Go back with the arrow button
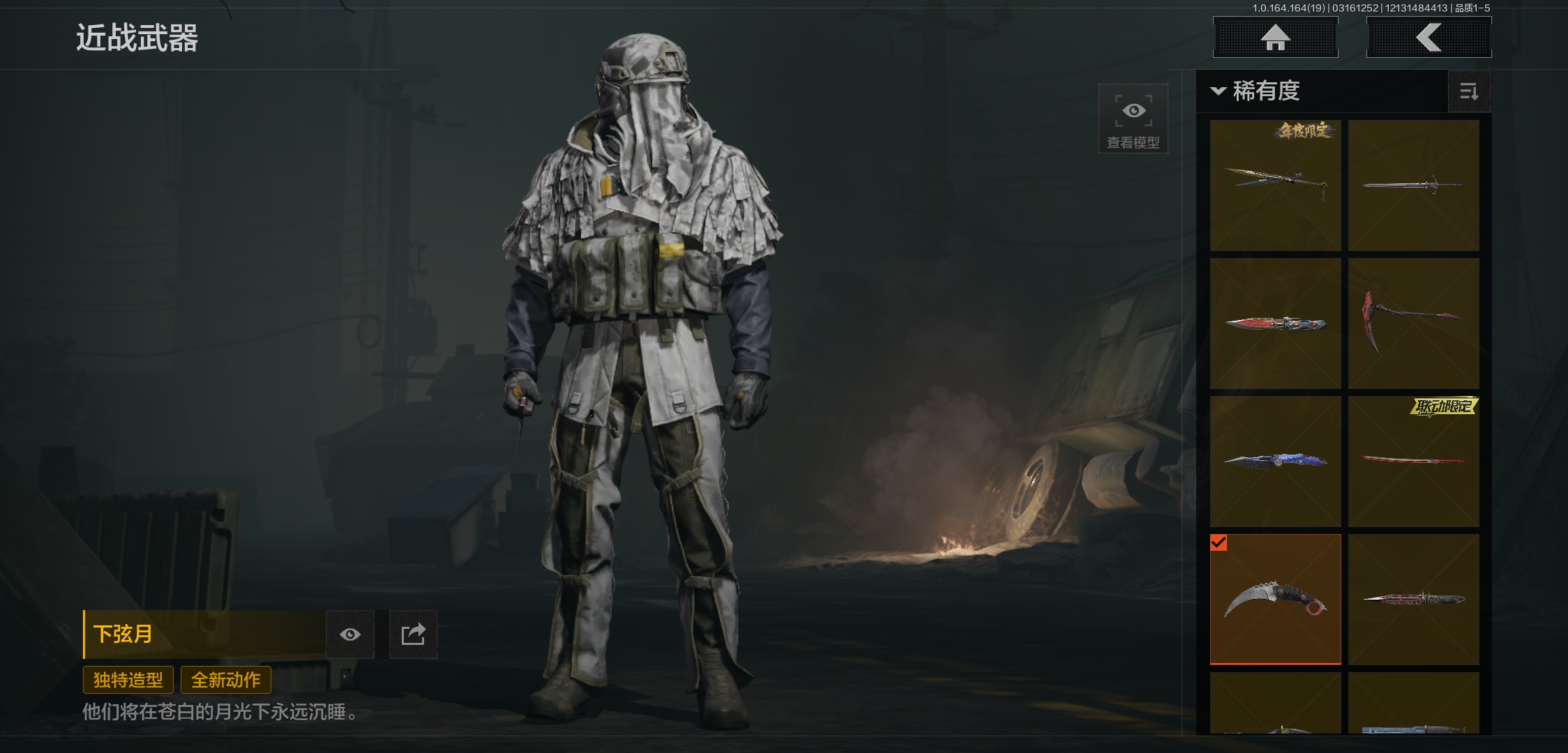Image resolution: width=1568 pixels, height=753 pixels. 1428,38
